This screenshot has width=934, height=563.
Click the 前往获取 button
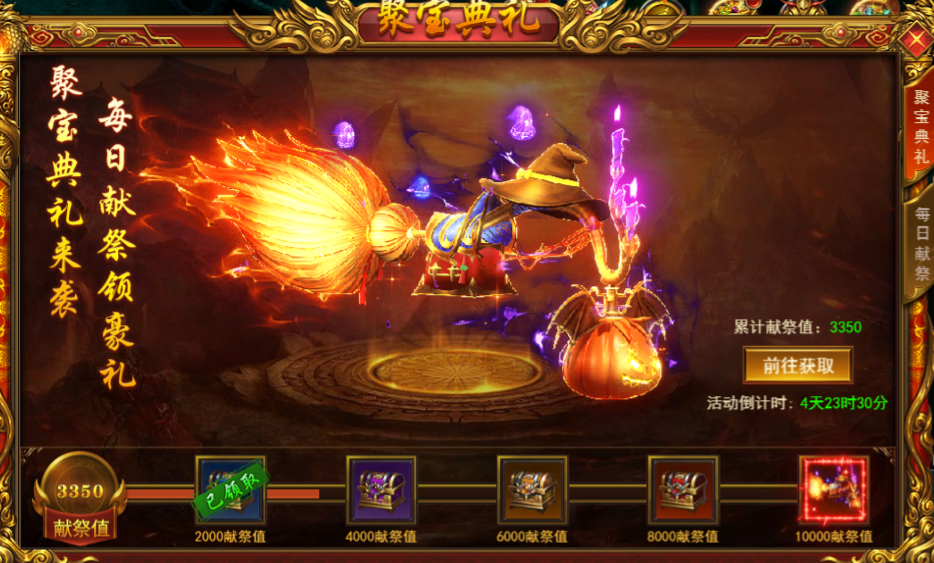[798, 365]
